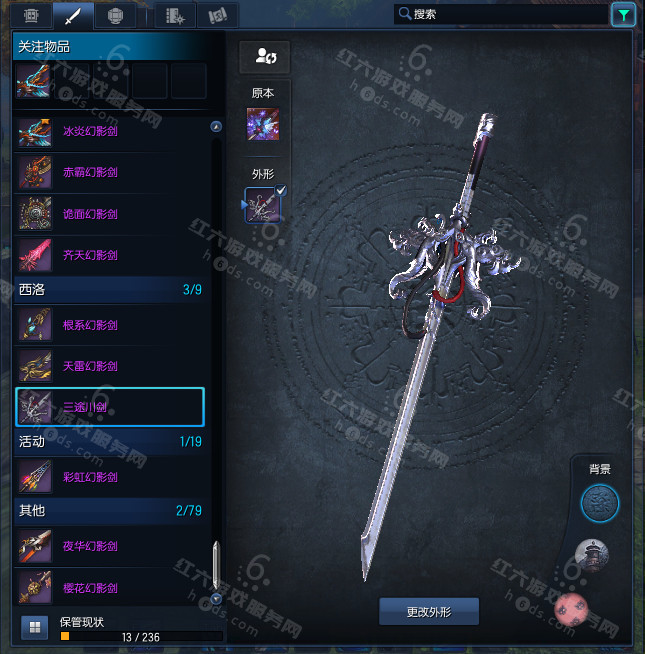Image resolution: width=645 pixels, height=654 pixels.
Task: Click the 搜索 search field
Action: [x=500, y=14]
